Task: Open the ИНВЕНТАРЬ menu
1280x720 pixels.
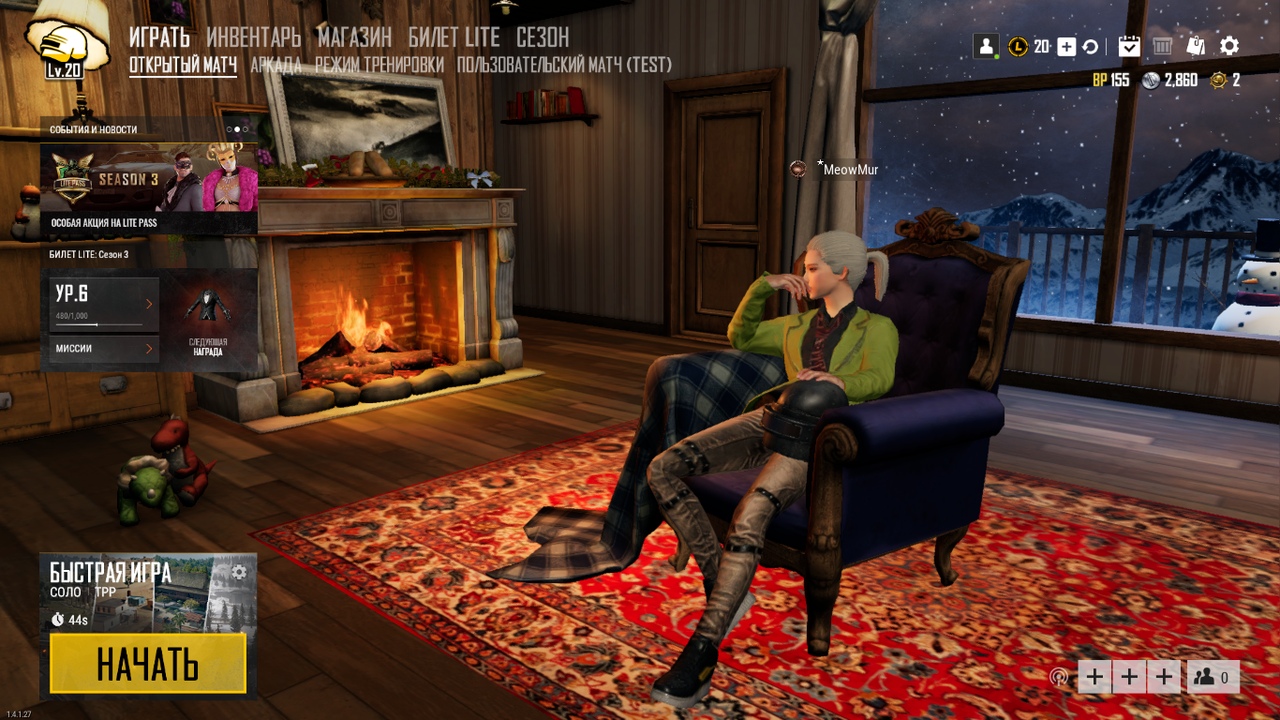Action: click(x=253, y=38)
